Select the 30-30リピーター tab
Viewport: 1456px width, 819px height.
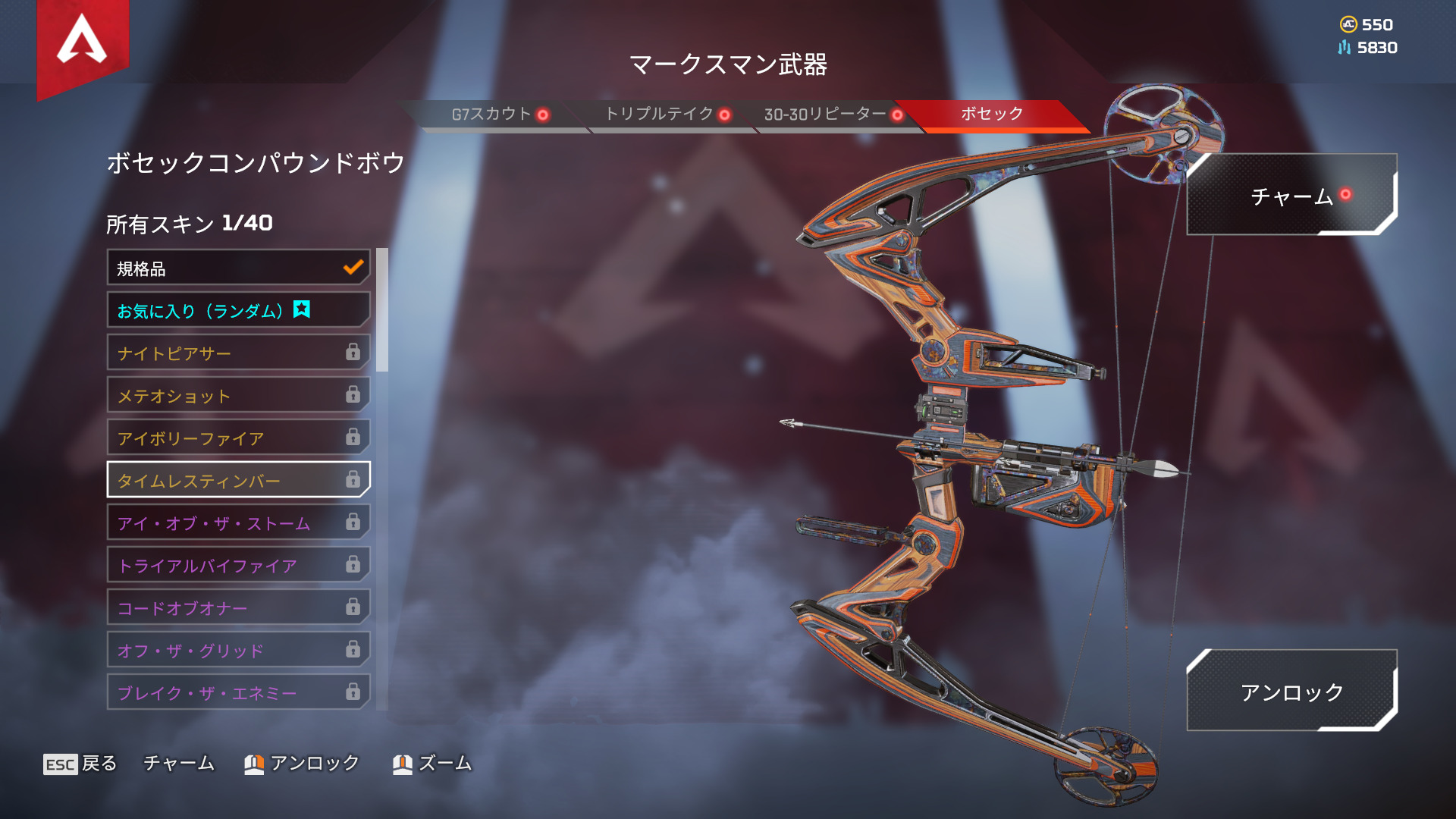pos(825,115)
